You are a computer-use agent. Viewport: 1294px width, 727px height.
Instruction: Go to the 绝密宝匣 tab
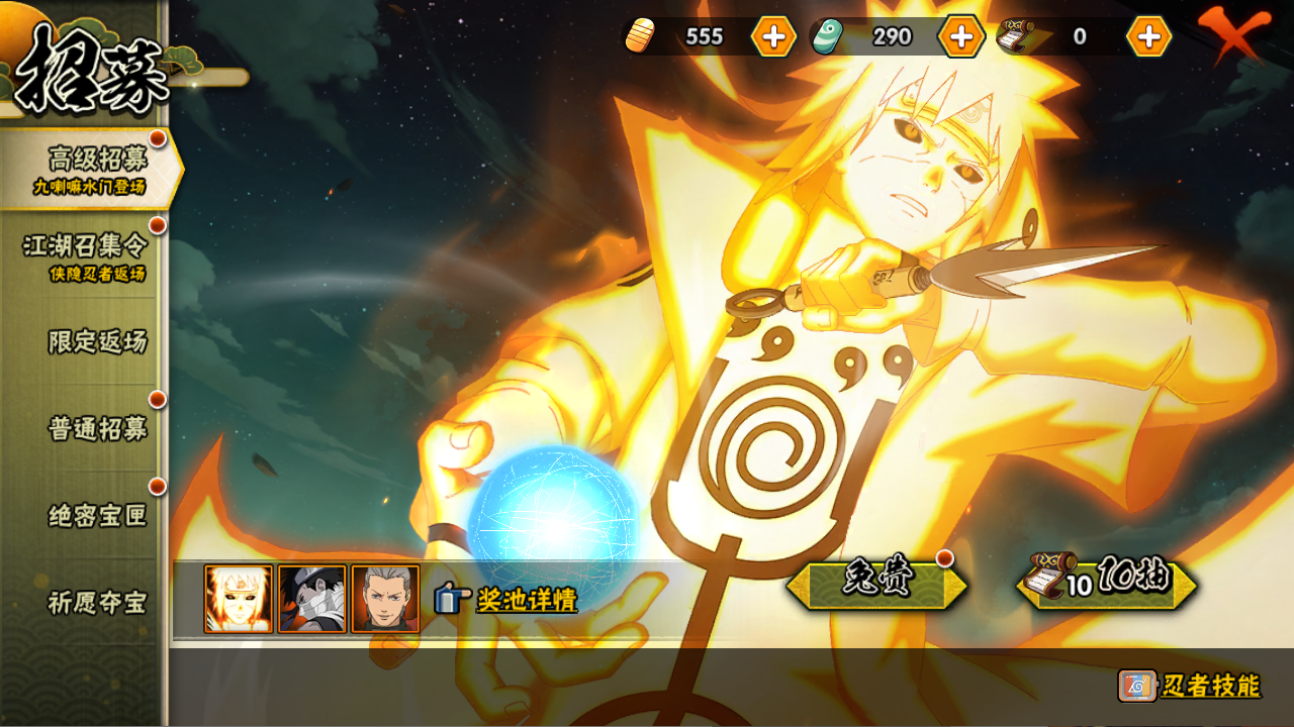point(96,516)
